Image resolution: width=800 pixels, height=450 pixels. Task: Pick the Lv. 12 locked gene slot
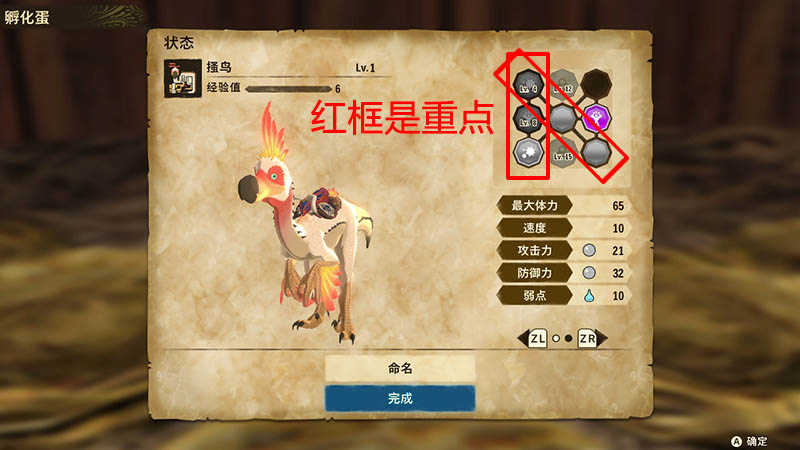click(563, 85)
